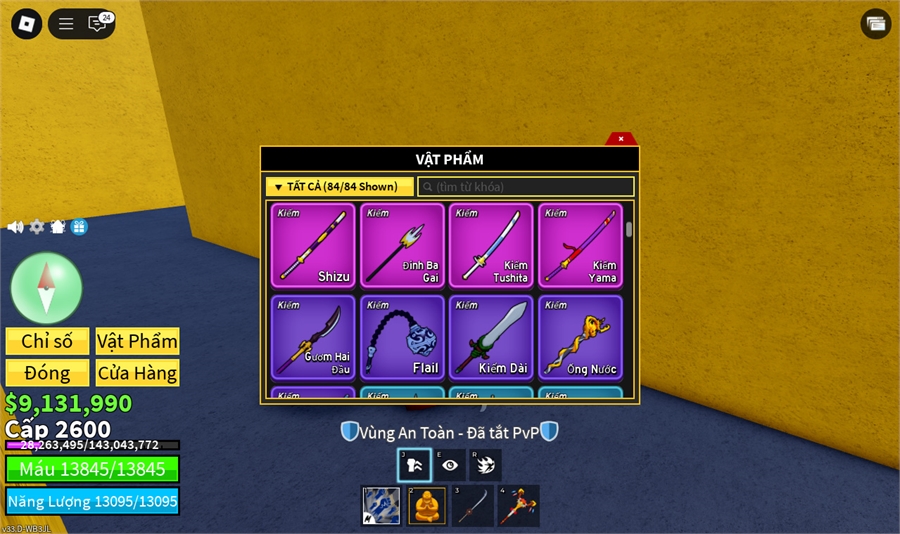Select the golden Buddha hotbar slot
The height and width of the screenshot is (534, 900).
pyautogui.click(x=426, y=505)
